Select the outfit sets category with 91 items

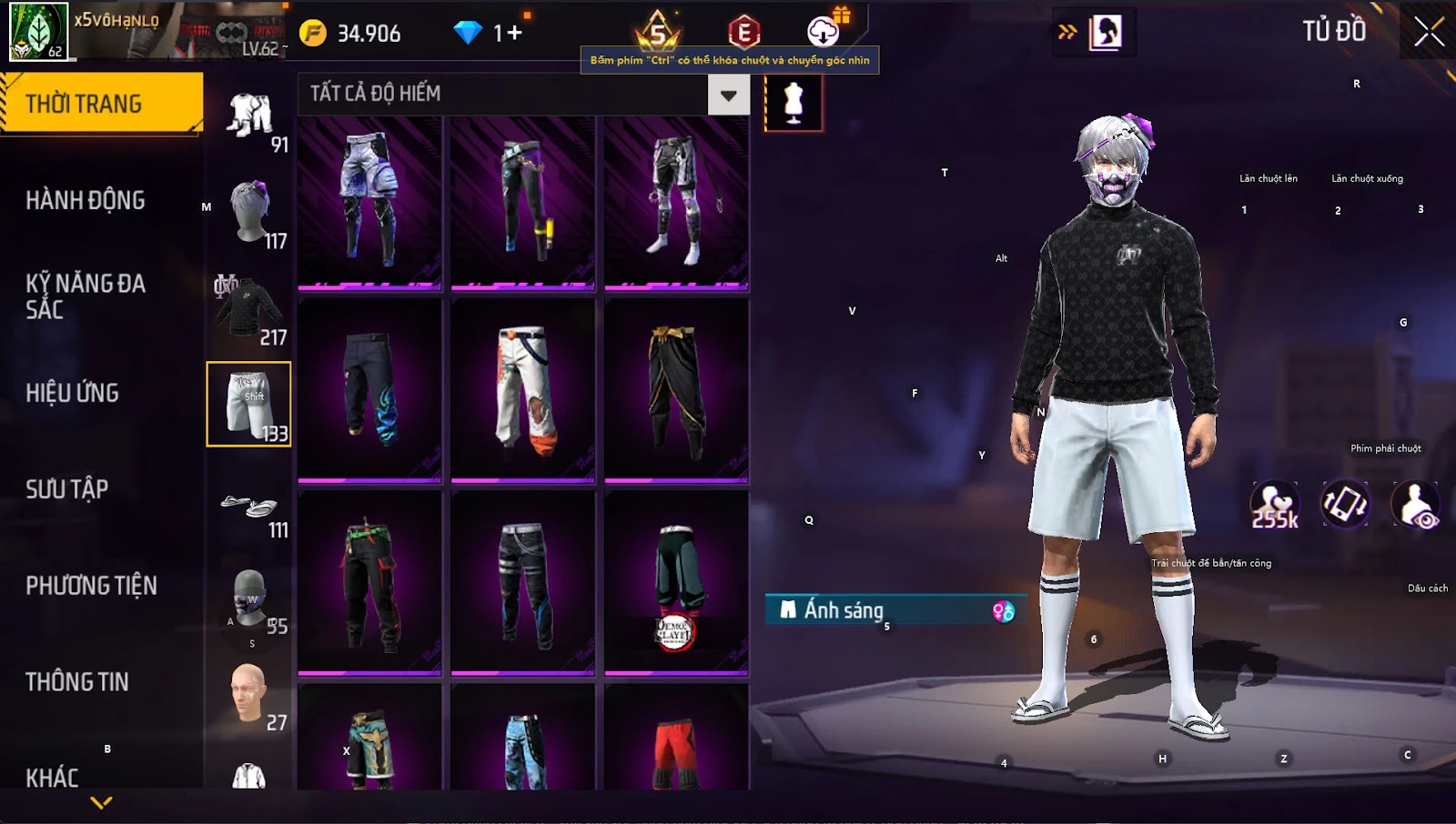point(249,118)
